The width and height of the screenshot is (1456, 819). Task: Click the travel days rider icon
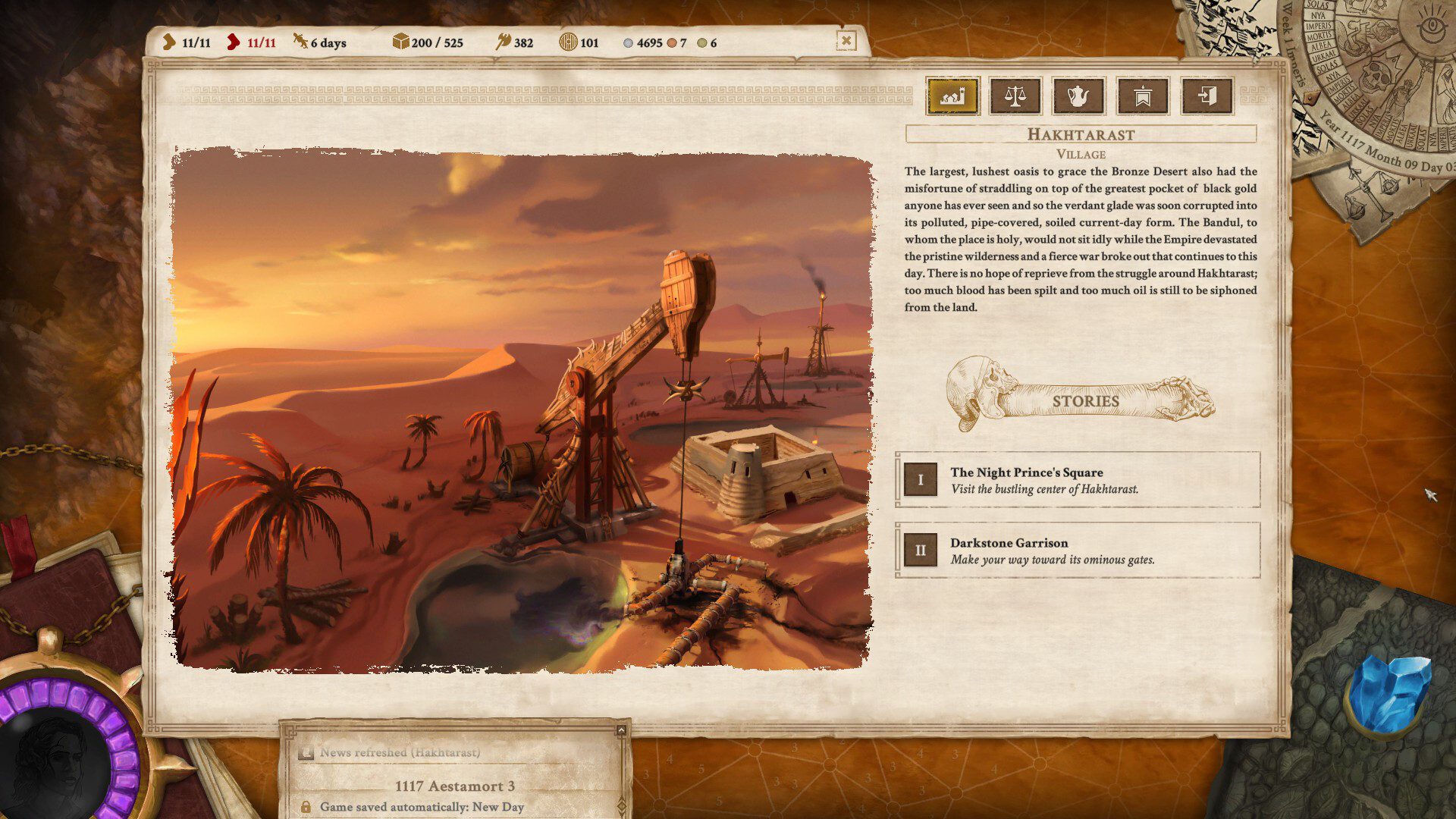tap(300, 42)
